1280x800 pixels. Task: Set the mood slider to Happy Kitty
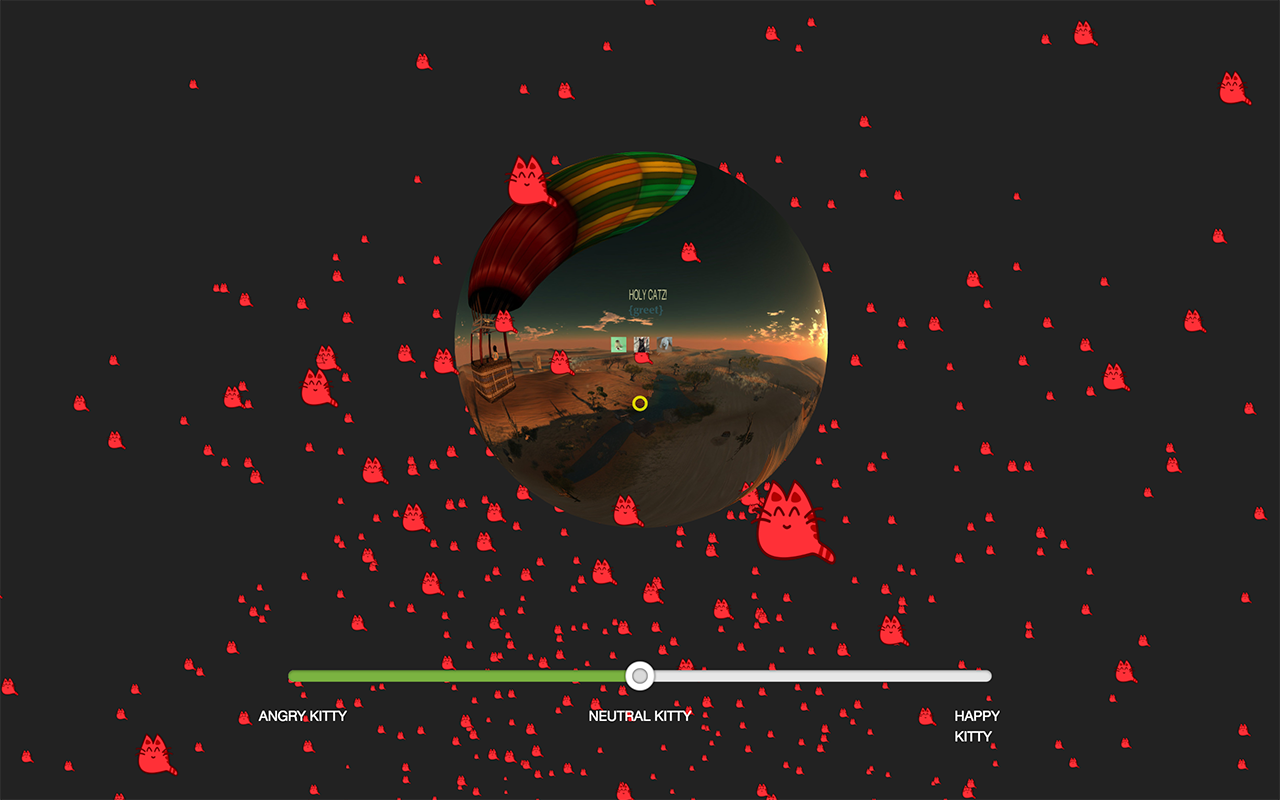click(x=988, y=676)
